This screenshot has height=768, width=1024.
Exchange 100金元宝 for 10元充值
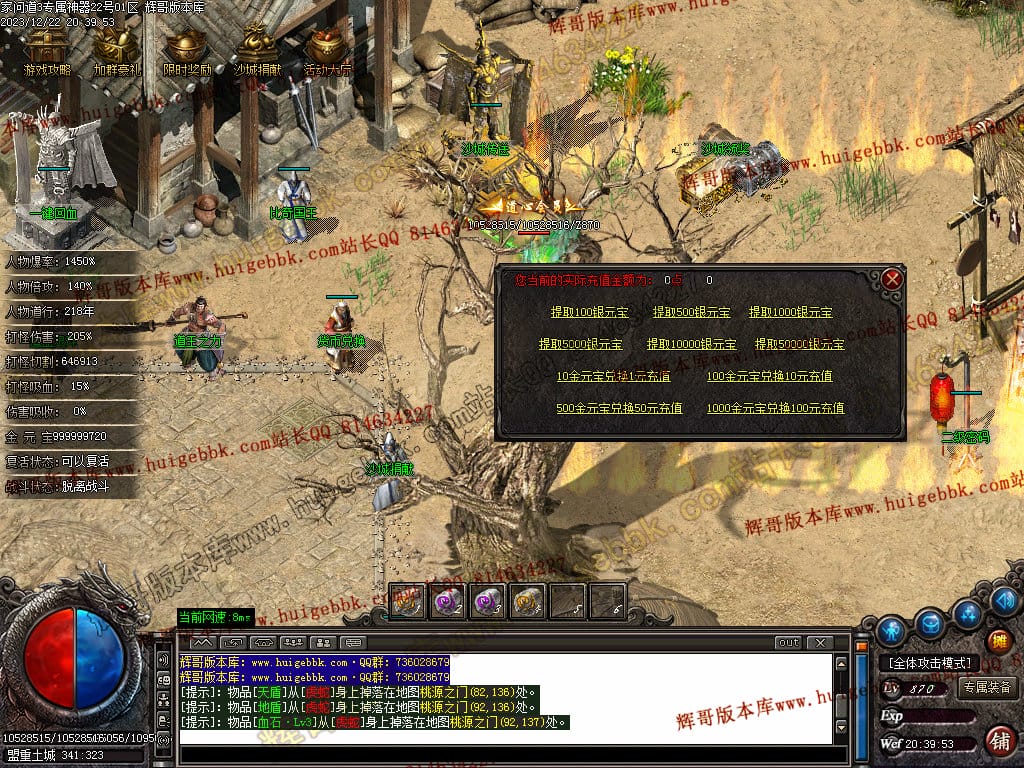tap(769, 376)
